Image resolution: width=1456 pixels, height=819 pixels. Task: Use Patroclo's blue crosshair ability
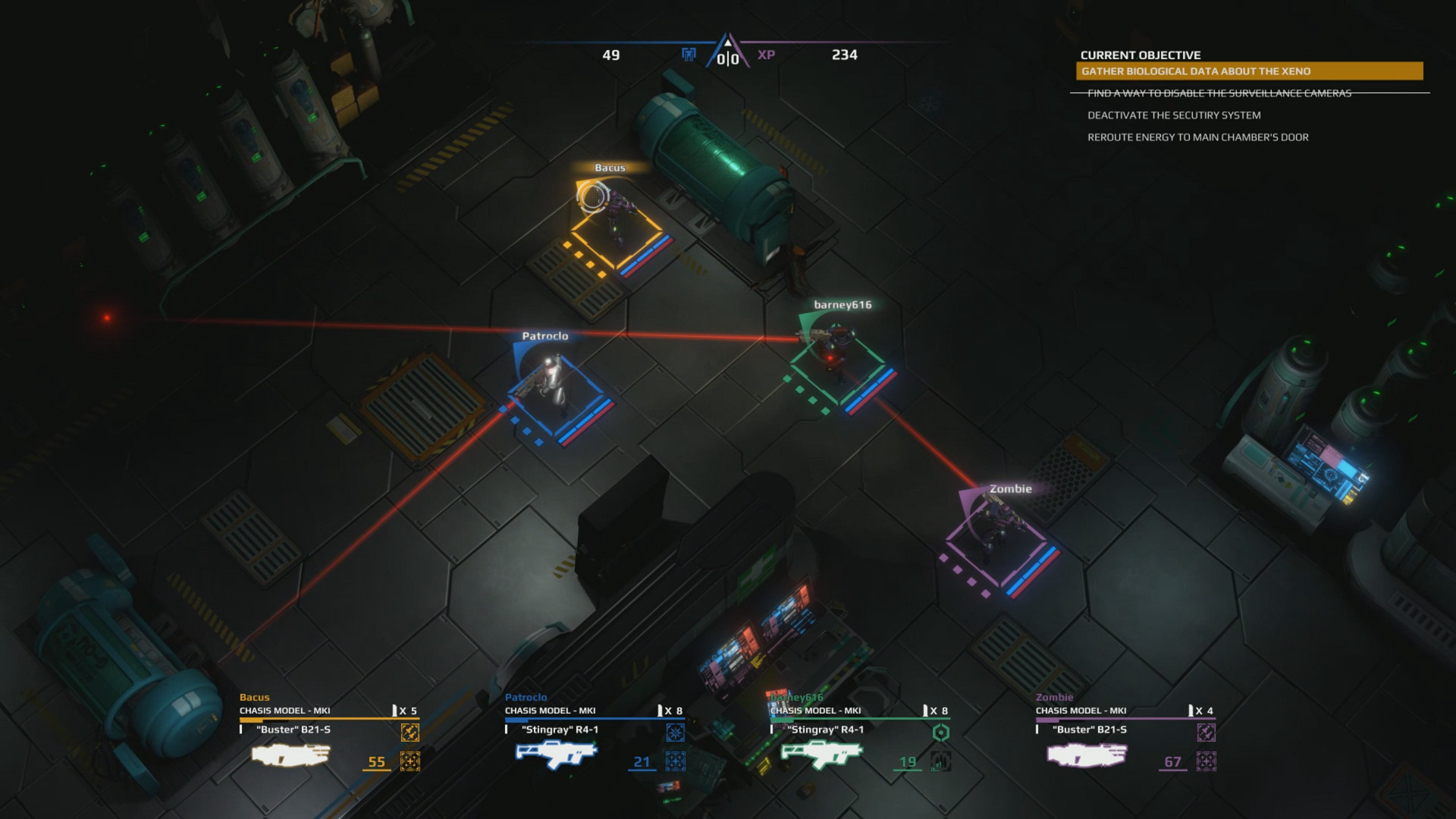[x=675, y=761]
